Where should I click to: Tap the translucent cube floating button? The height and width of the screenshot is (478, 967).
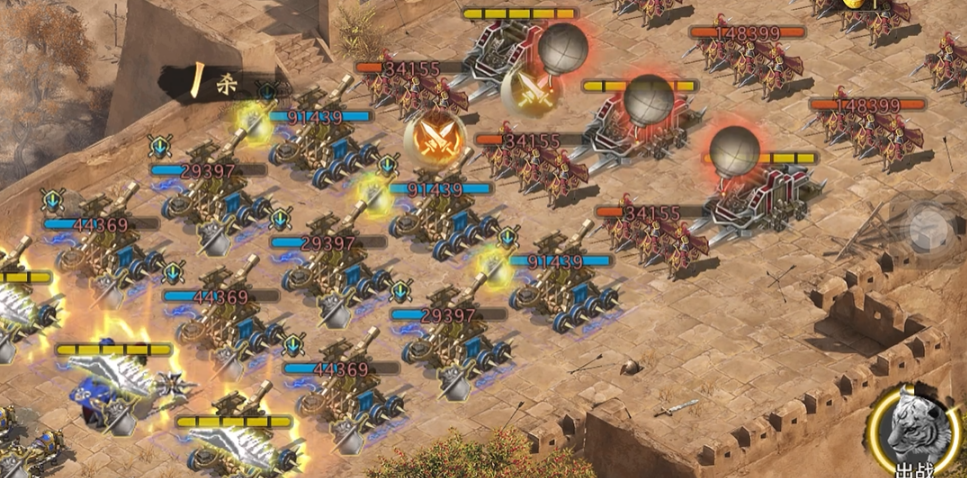(x=926, y=227)
